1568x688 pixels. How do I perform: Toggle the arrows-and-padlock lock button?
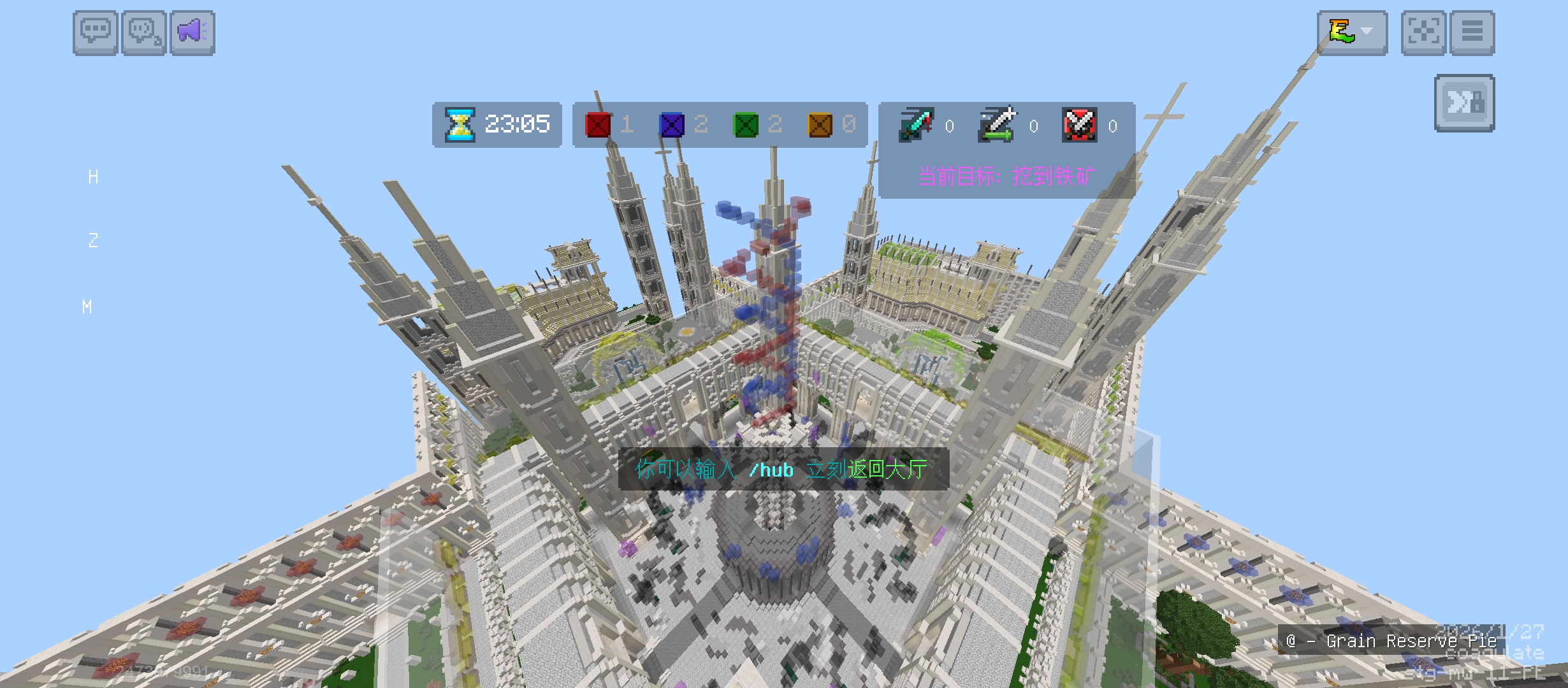click(1464, 103)
